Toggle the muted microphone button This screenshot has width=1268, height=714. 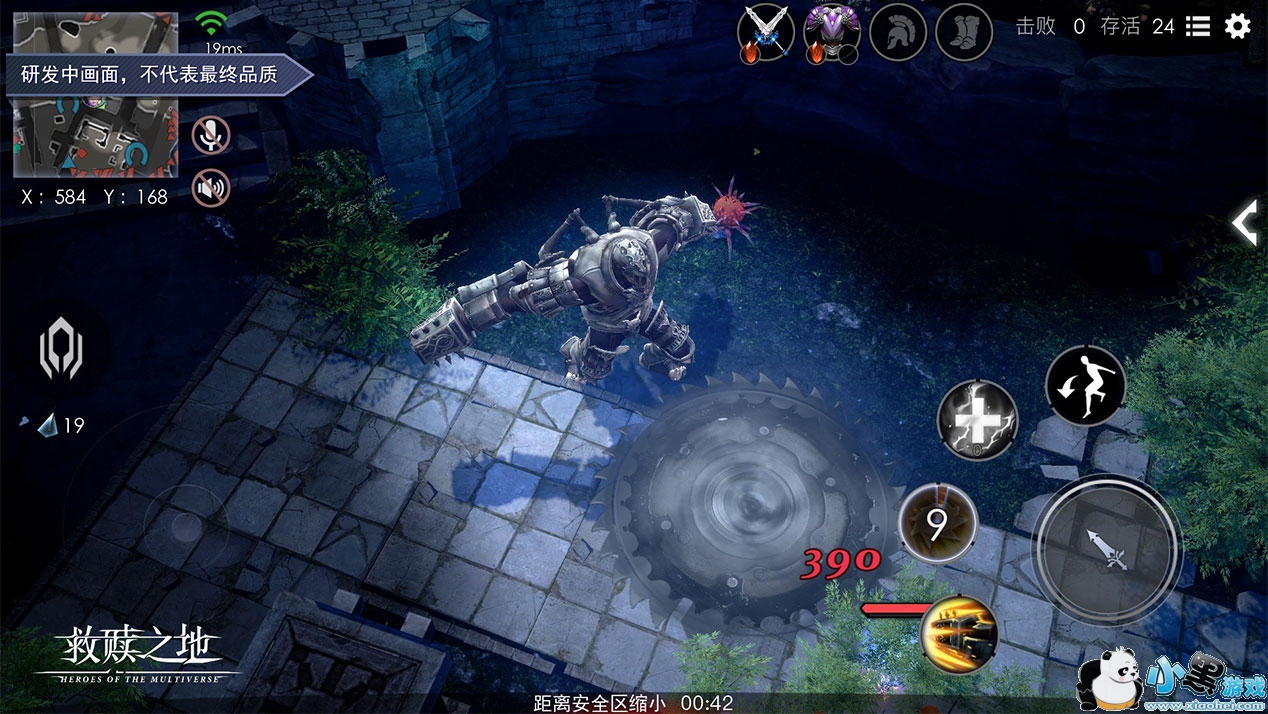[211, 136]
